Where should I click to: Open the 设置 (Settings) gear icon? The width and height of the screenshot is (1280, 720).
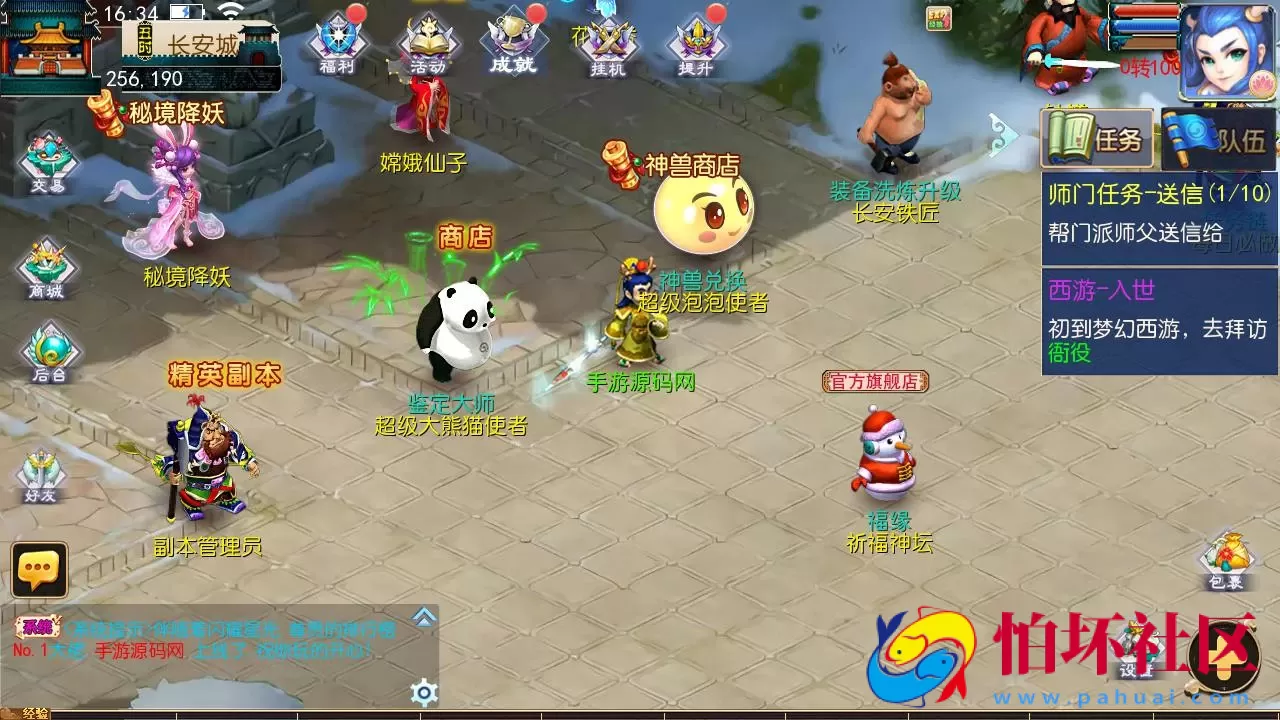pos(422,689)
